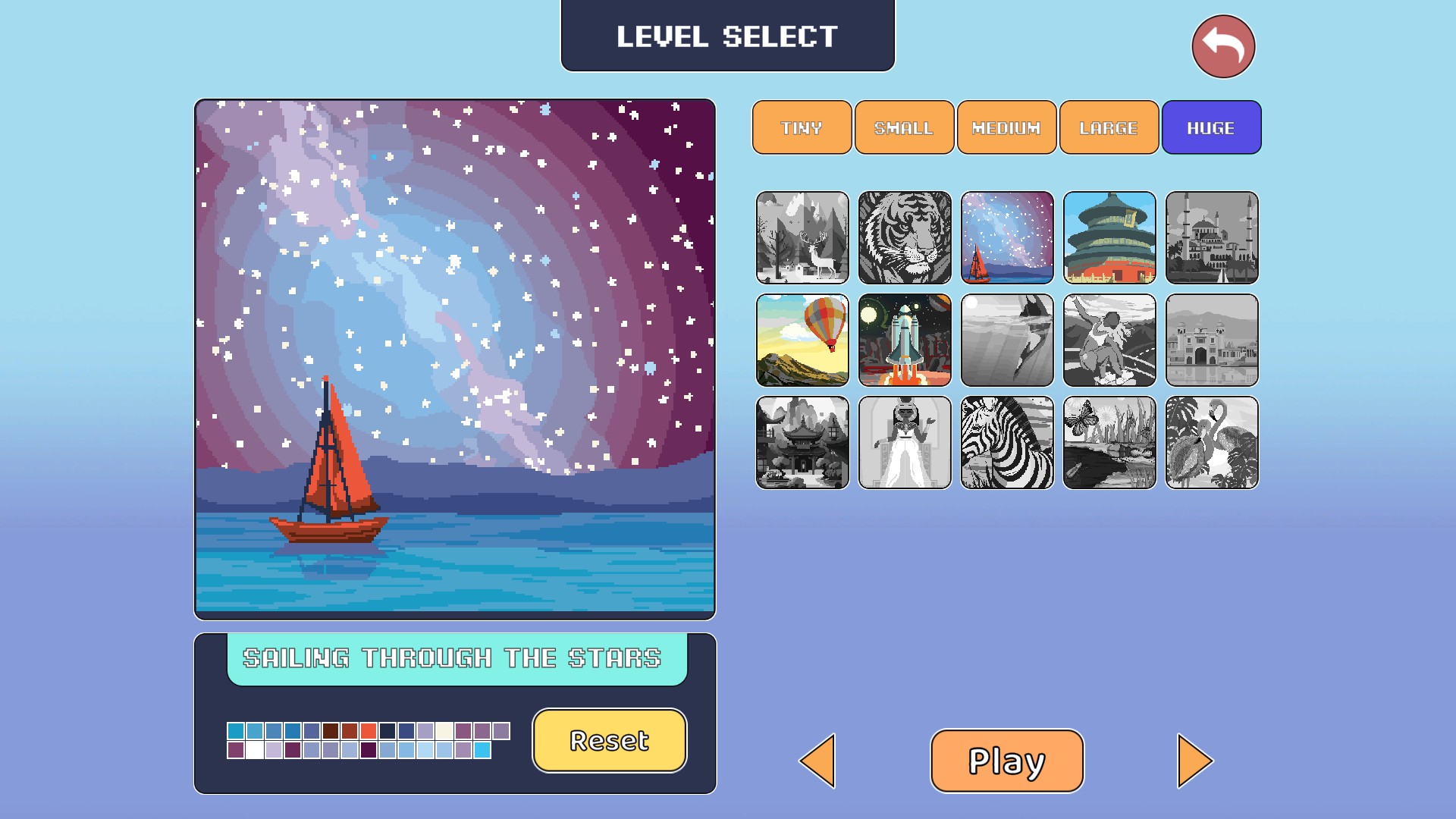Screen dimensions: 1456x819
Task: Choose the Huge size tab
Action: (x=1211, y=127)
